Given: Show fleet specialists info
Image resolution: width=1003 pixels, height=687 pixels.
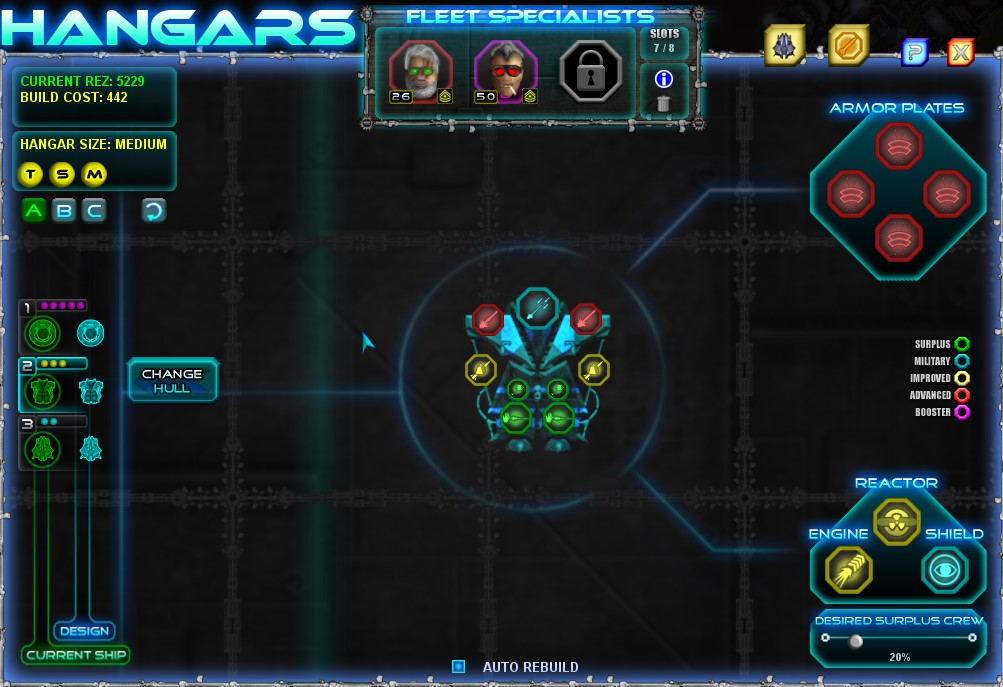Looking at the screenshot, I should (x=663, y=79).
